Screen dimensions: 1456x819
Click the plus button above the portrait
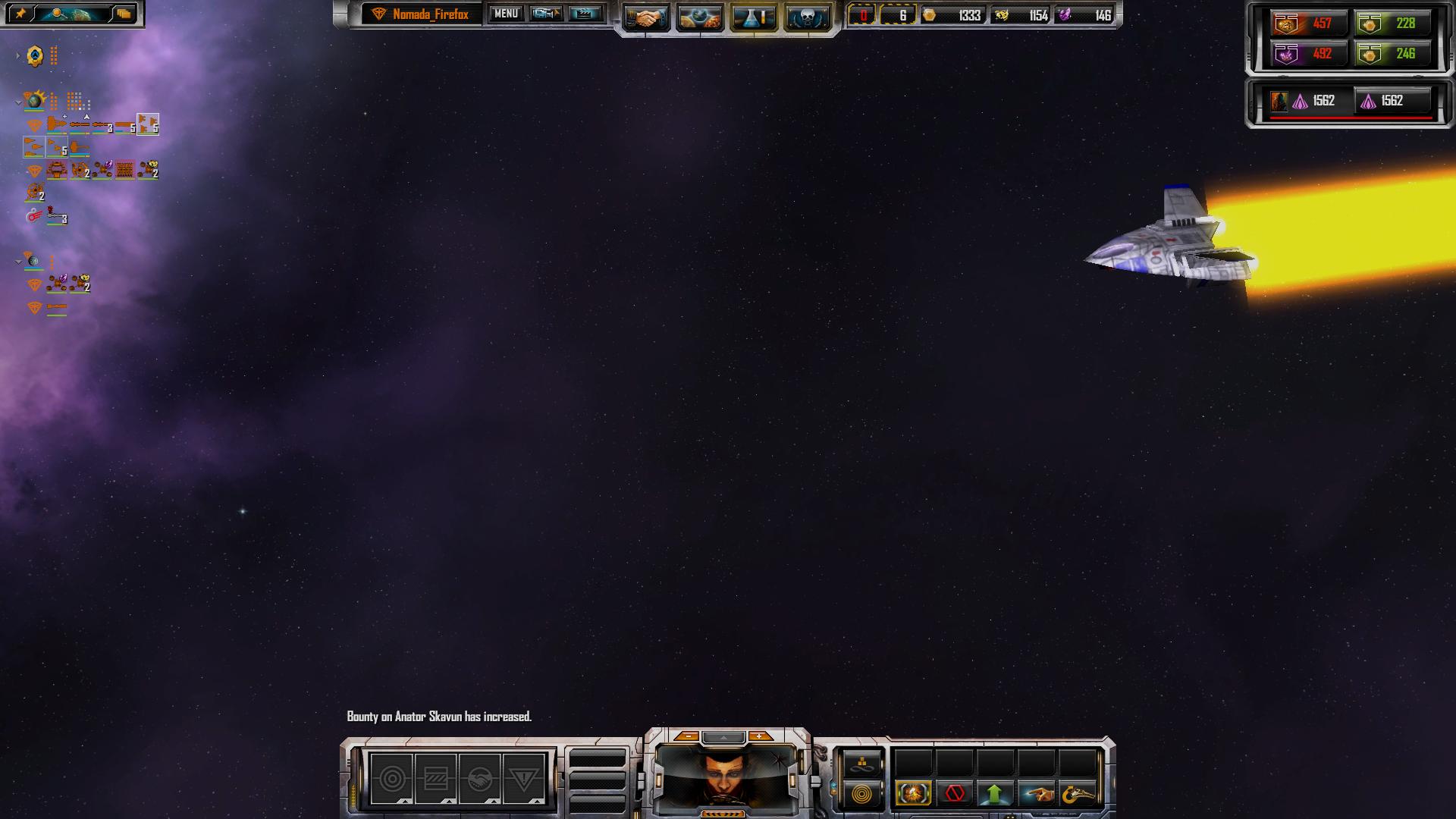(x=759, y=736)
